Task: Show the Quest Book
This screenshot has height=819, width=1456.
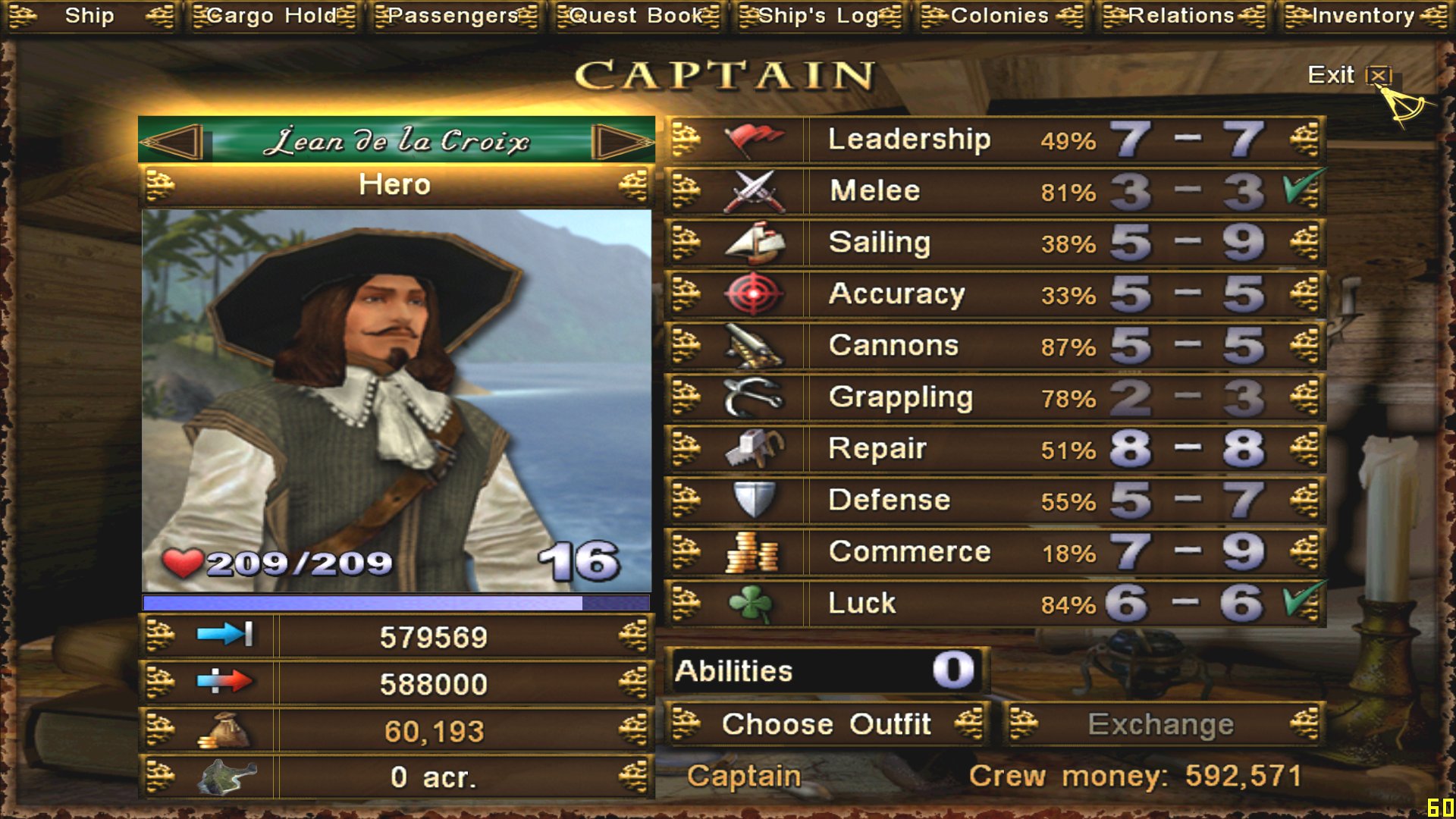Action: pos(636,16)
